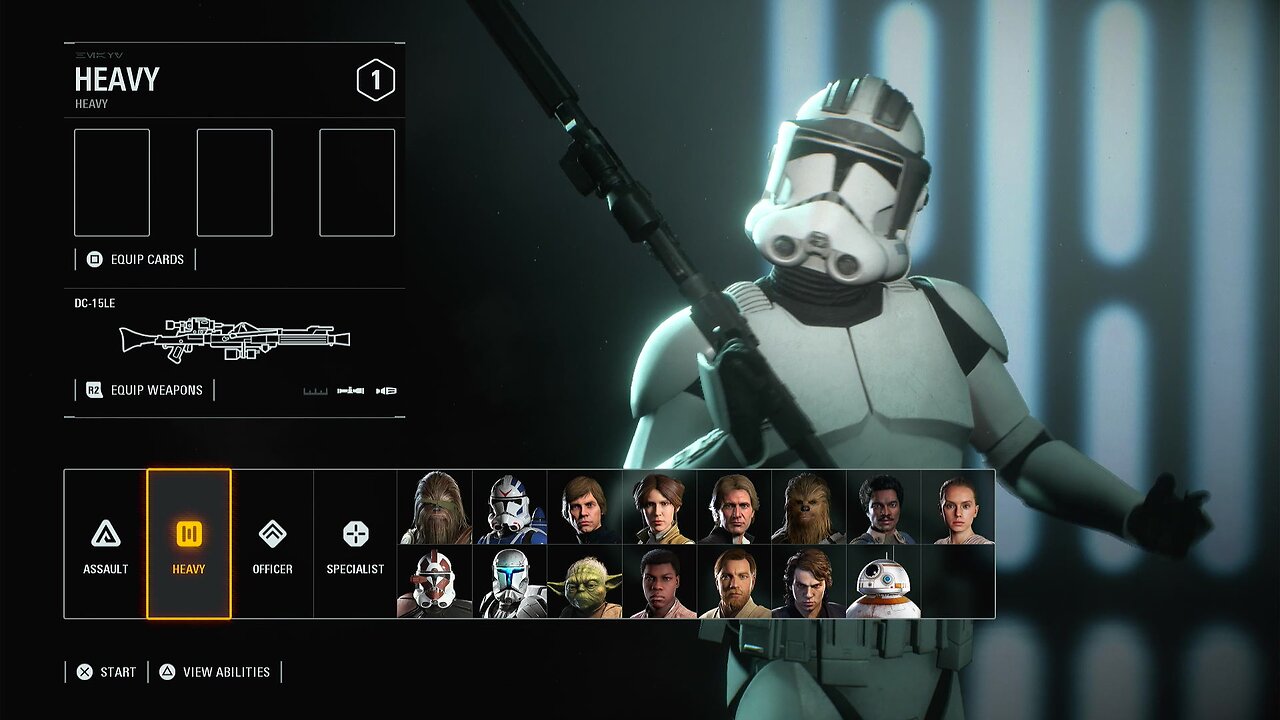
Task: Select Anakin Skywalker as hero
Action: point(808,582)
